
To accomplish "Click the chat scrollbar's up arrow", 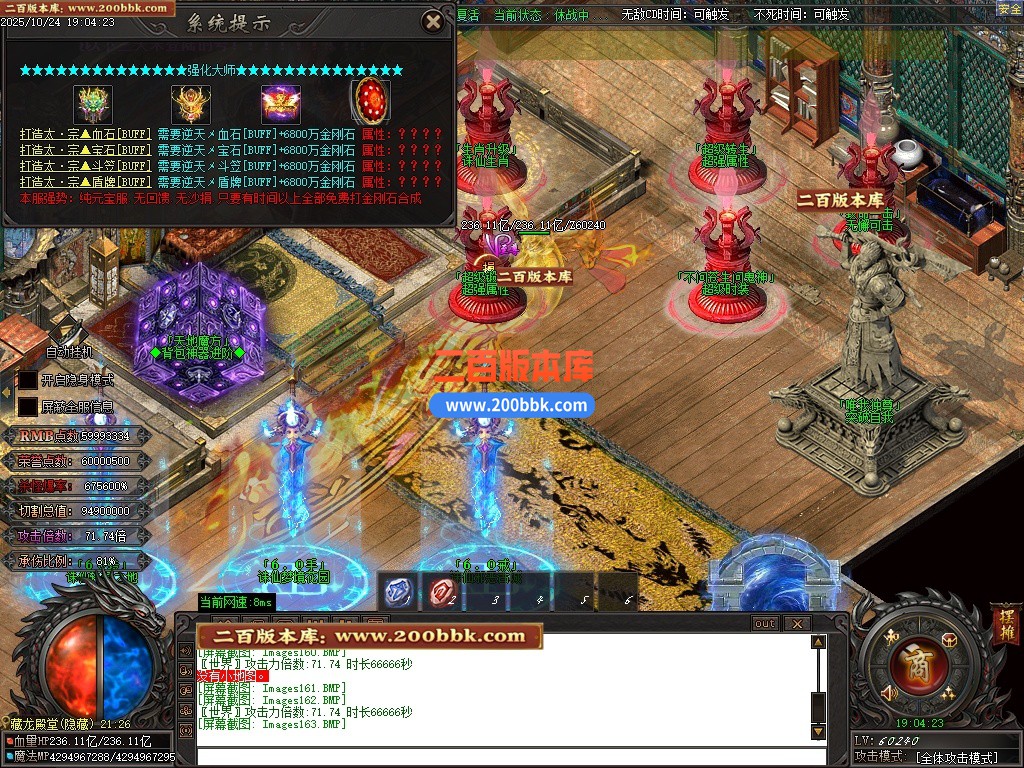I will (818, 642).
